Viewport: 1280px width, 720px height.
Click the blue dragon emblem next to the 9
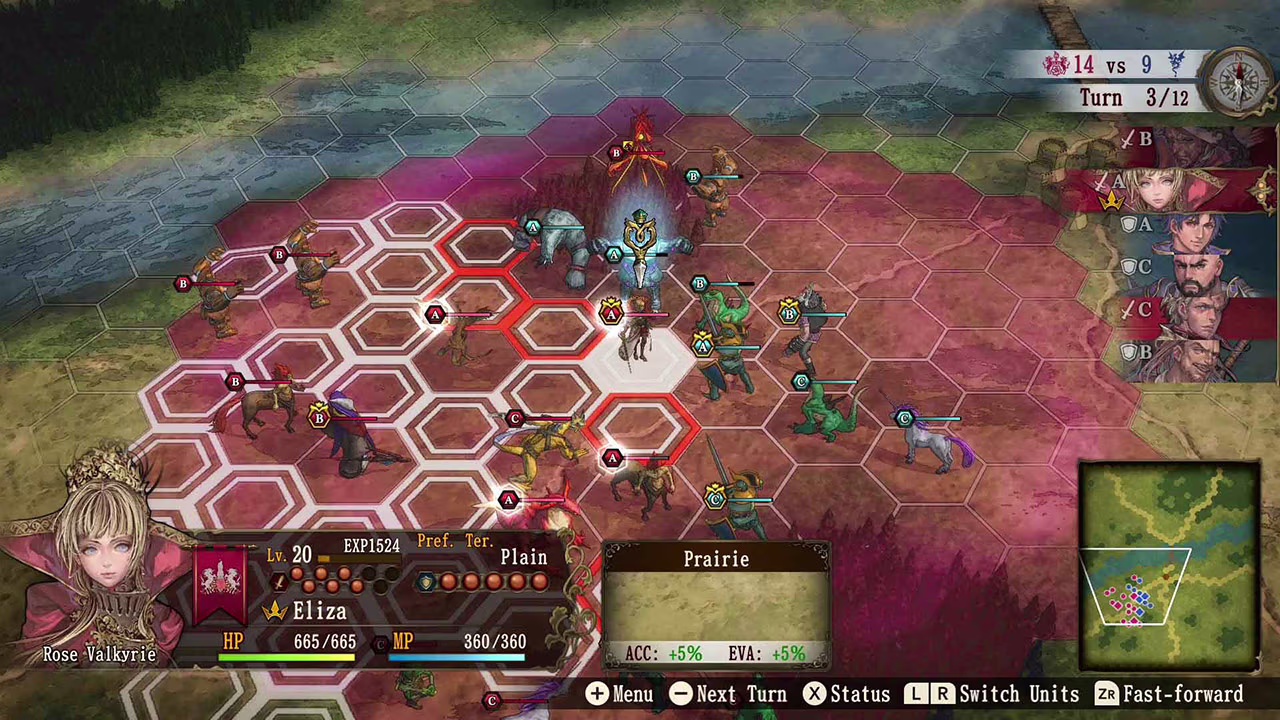pos(1176,64)
